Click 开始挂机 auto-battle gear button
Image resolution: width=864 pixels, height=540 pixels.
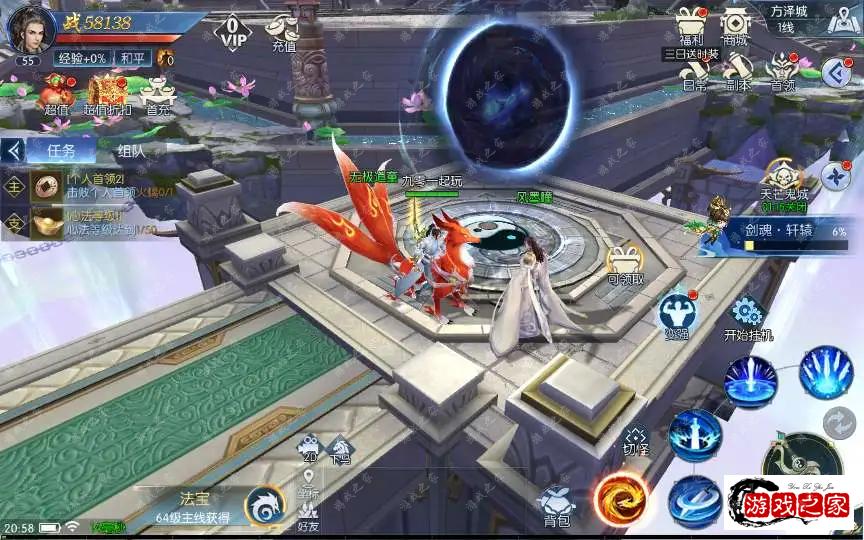point(748,316)
